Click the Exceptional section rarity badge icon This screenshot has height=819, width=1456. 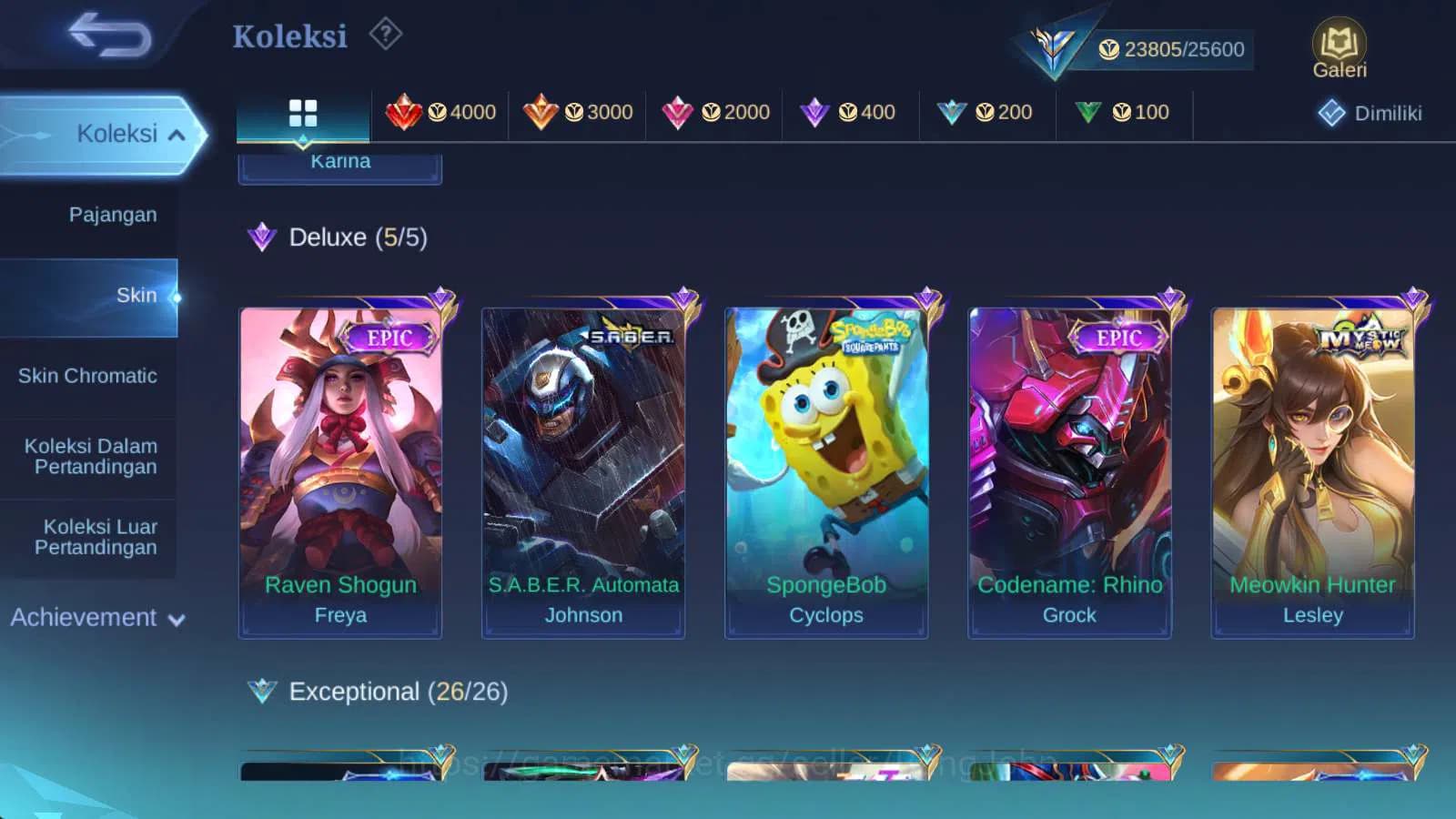tap(262, 691)
